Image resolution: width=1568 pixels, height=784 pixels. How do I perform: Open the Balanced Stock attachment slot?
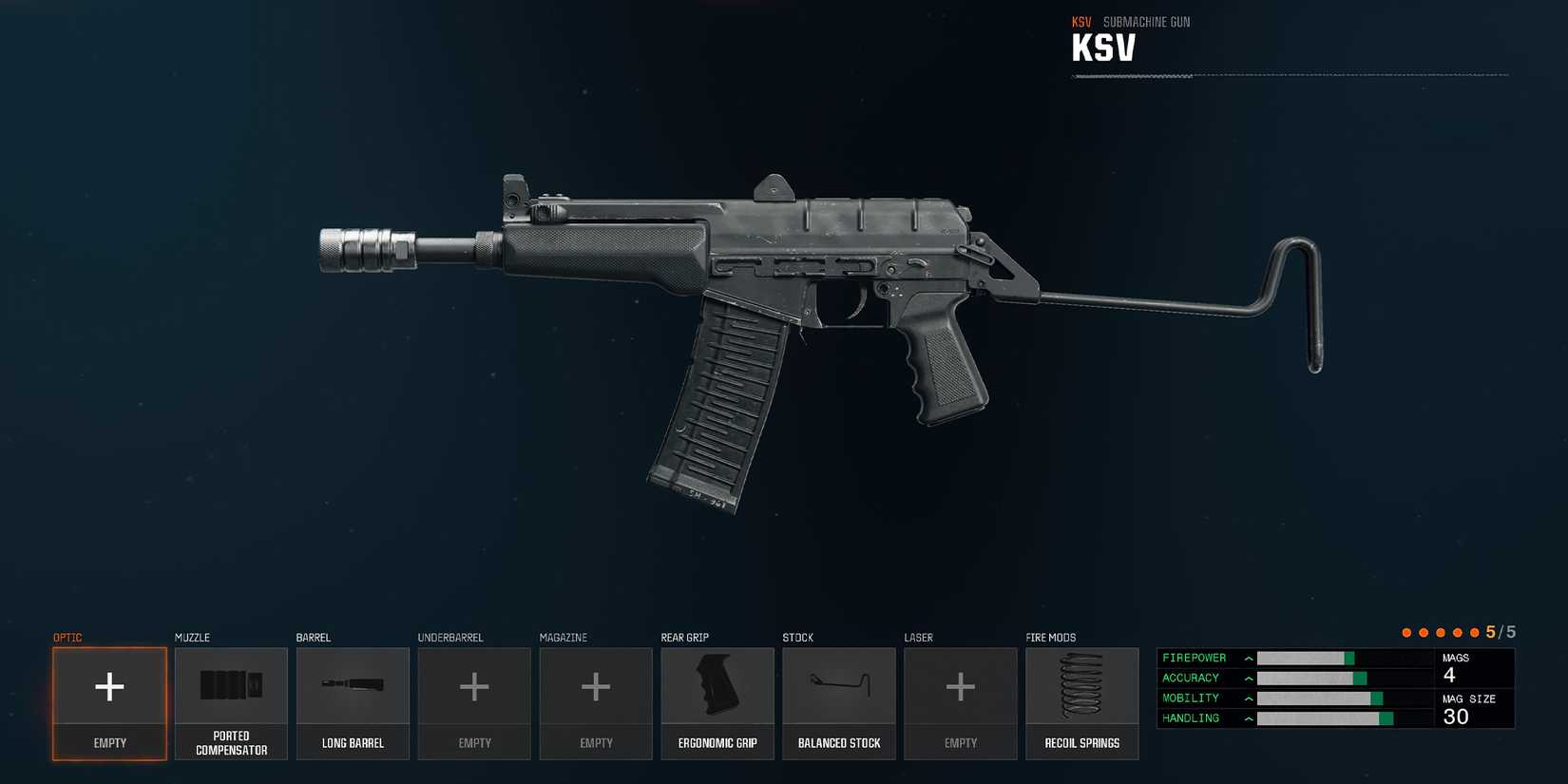coord(839,703)
